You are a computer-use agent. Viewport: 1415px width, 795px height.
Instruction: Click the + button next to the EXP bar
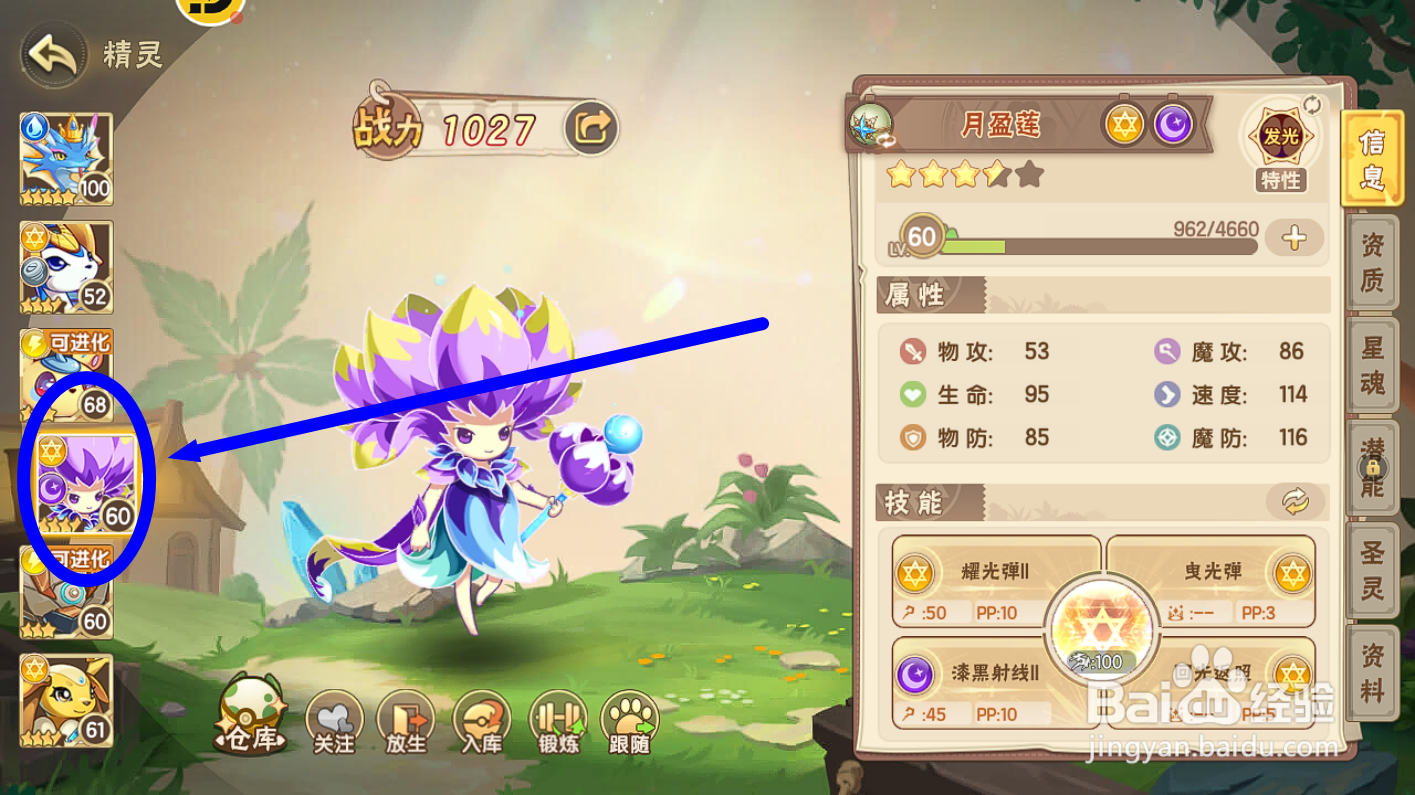tap(1295, 238)
